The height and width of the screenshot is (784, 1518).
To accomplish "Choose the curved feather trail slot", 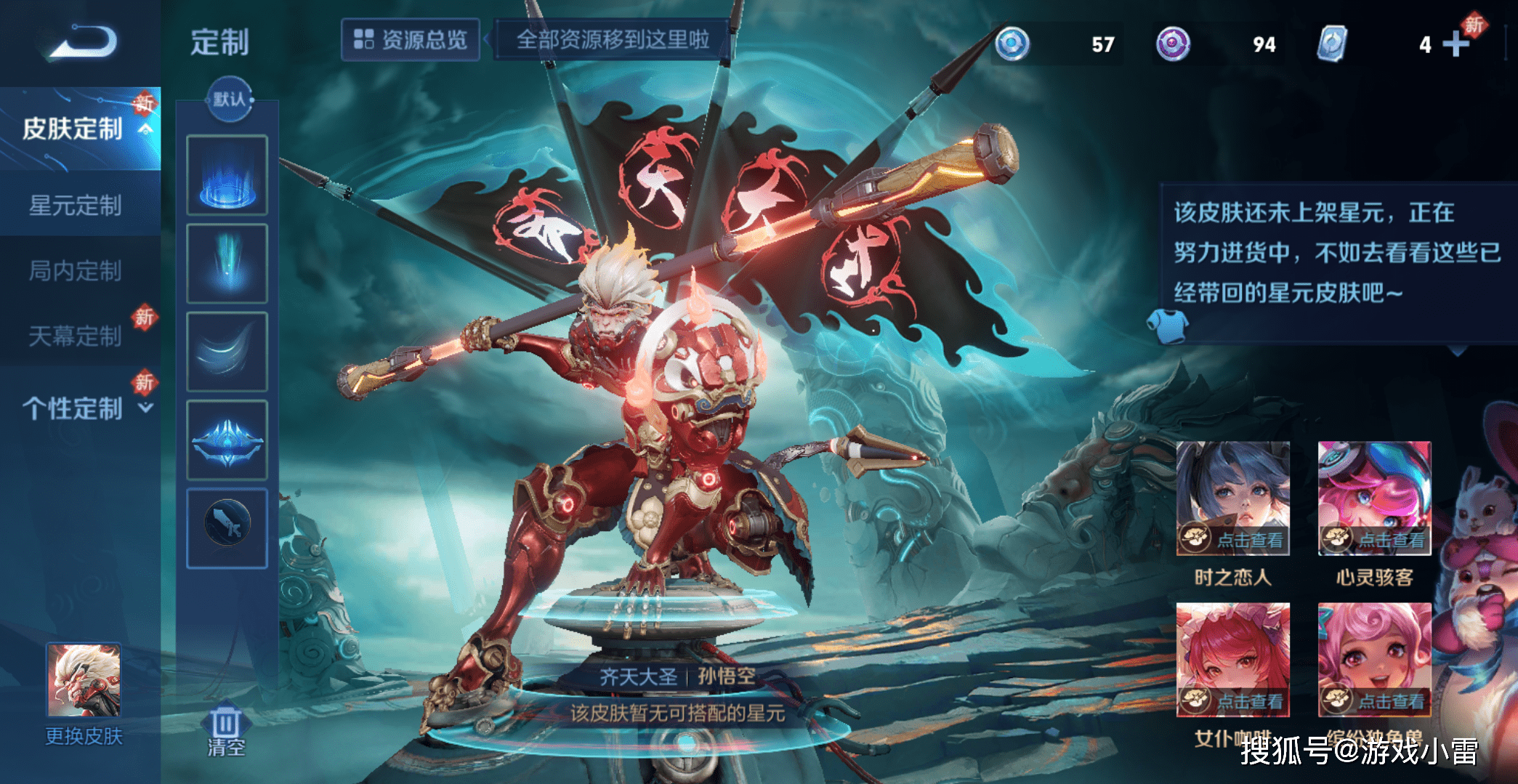I will coord(227,352).
